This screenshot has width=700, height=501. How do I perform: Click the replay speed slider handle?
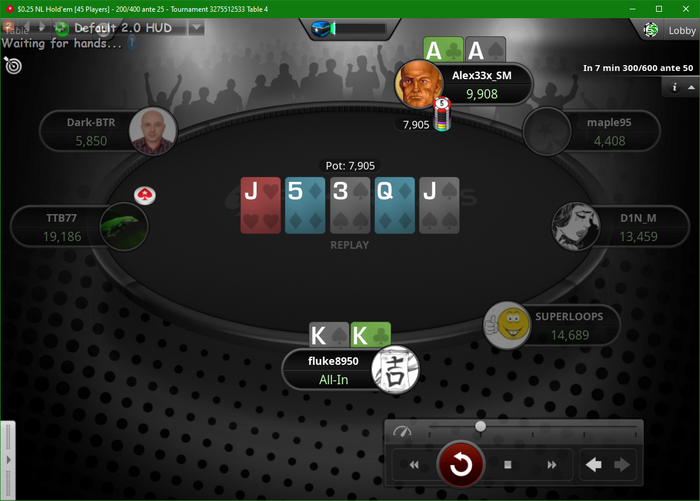481,427
